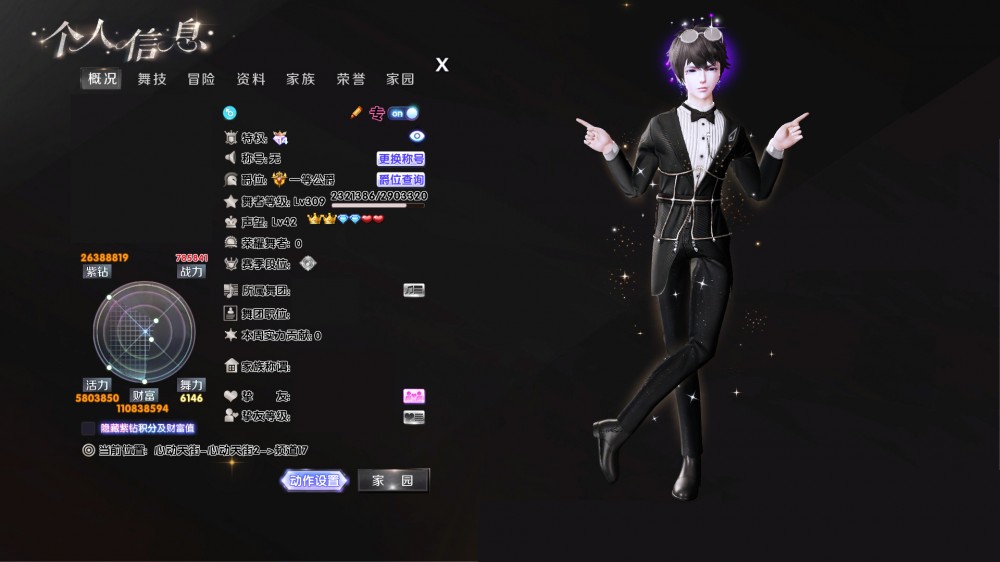Open the dance troupe list icon

tap(414, 290)
